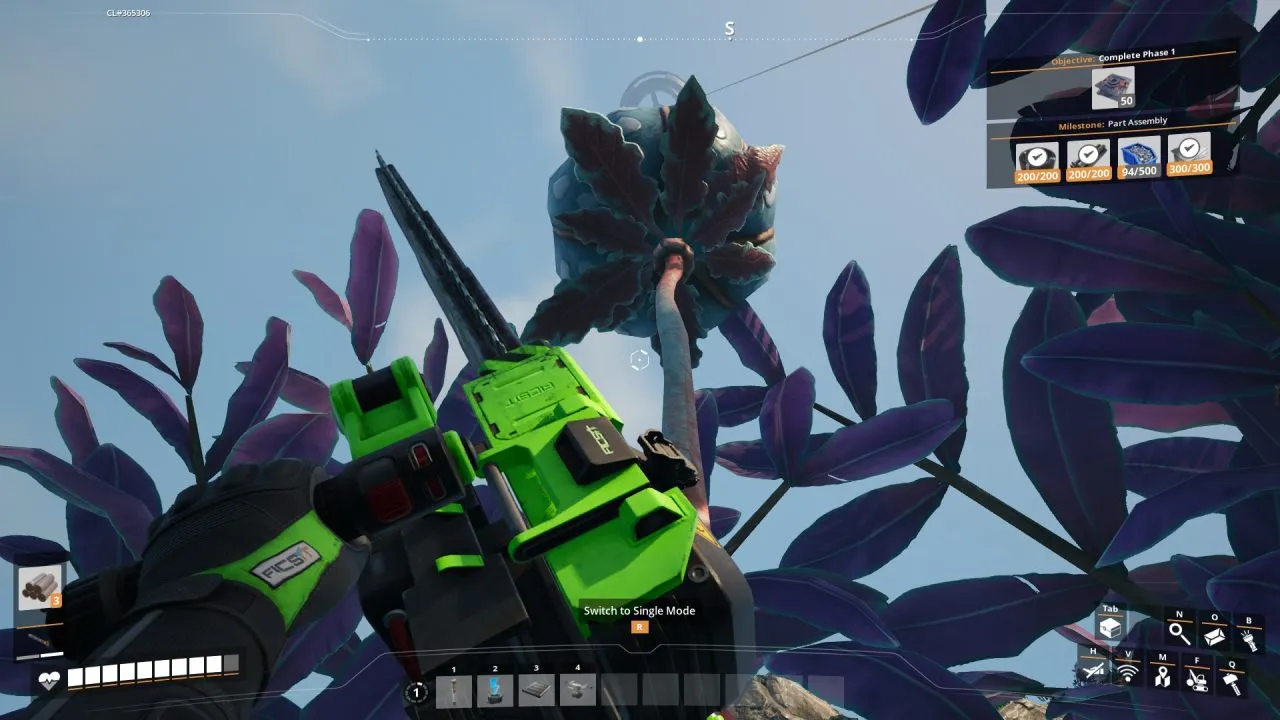This screenshot has height=720, width=1280.
Task: Select dismantle mode via the F excavator icon
Action: 1198,680
